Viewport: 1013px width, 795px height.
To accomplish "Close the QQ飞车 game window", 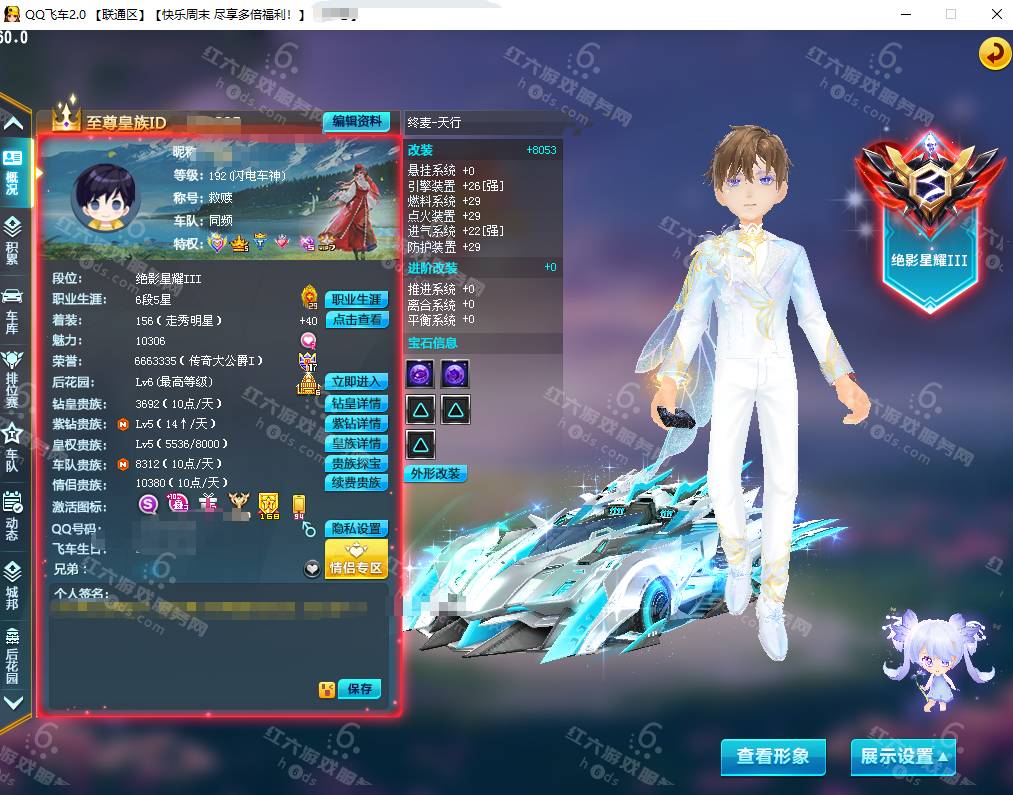I will (x=996, y=14).
